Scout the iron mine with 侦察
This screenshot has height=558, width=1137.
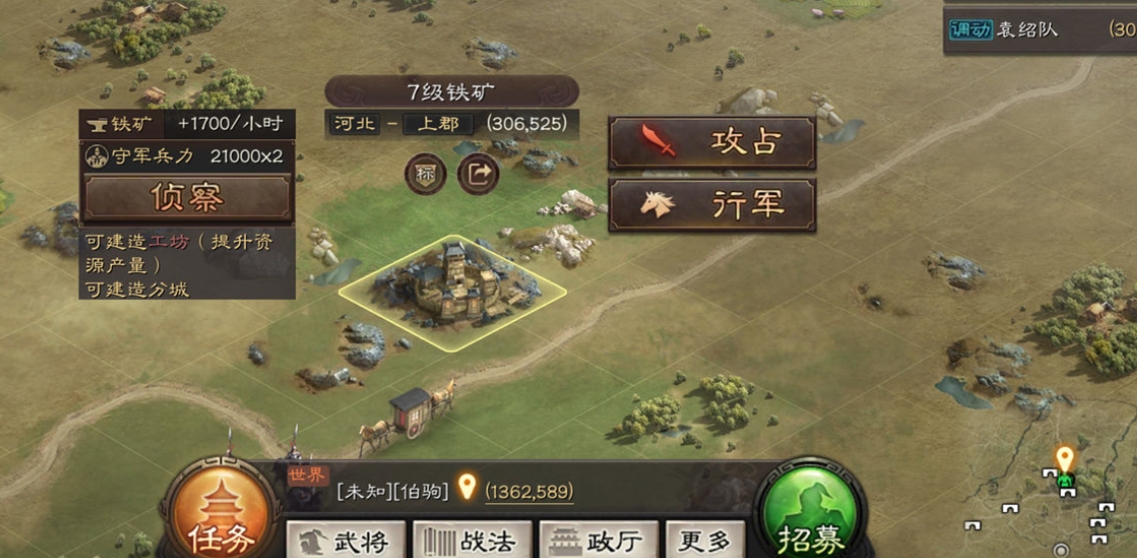click(187, 197)
